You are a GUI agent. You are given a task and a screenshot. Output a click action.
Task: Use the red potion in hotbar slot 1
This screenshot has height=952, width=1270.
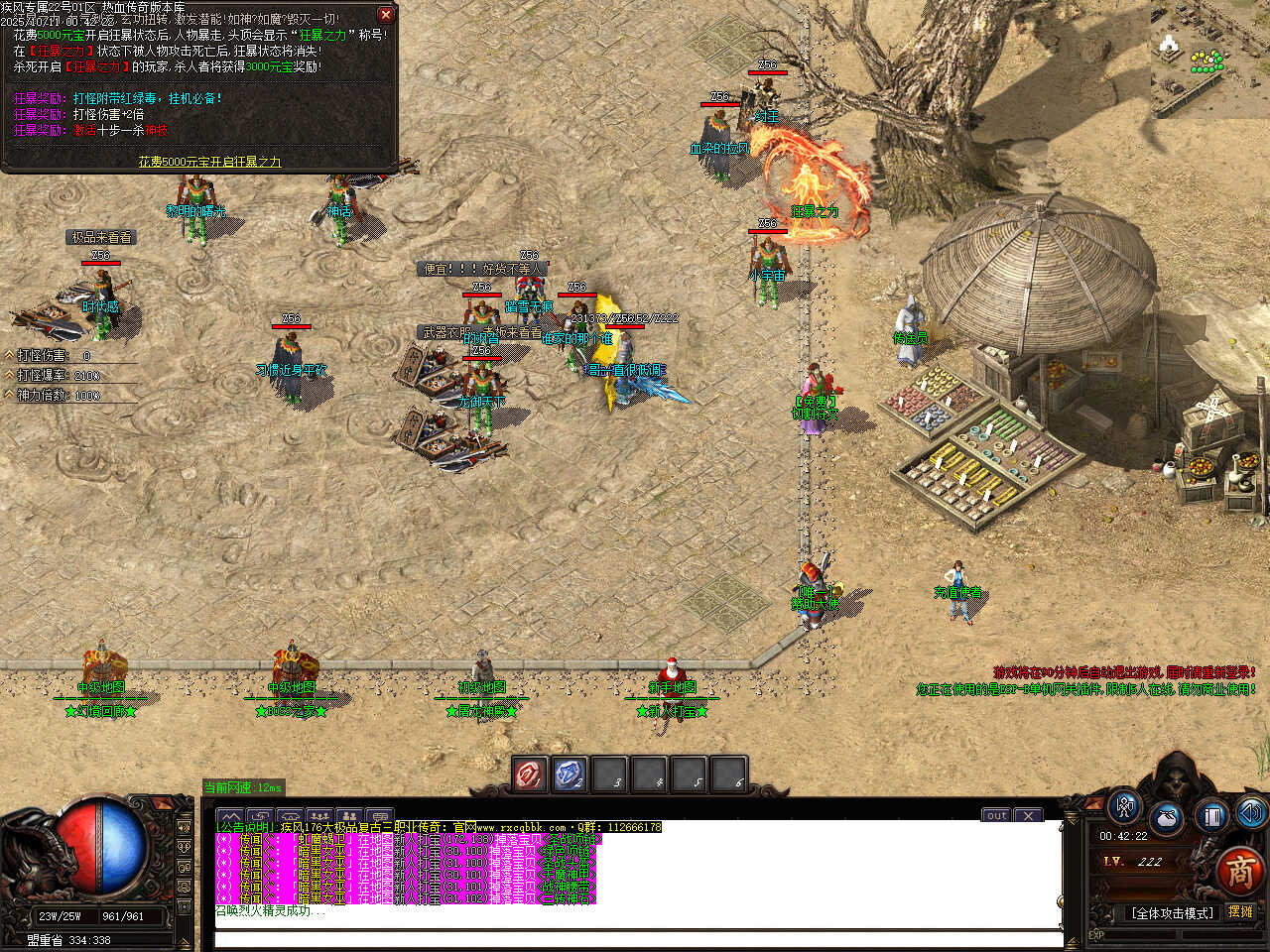(530, 774)
